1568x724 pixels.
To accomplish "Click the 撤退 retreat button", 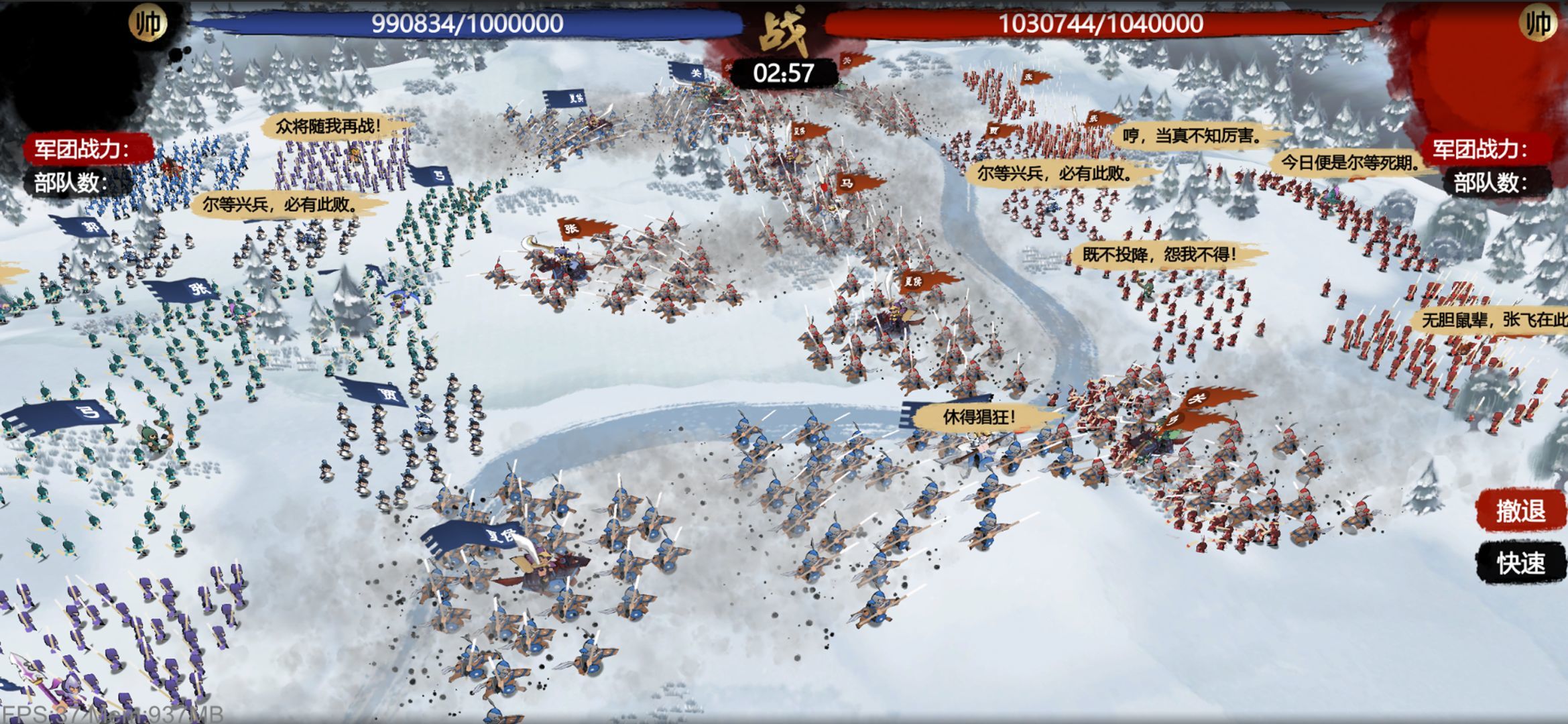I will (x=1520, y=511).
